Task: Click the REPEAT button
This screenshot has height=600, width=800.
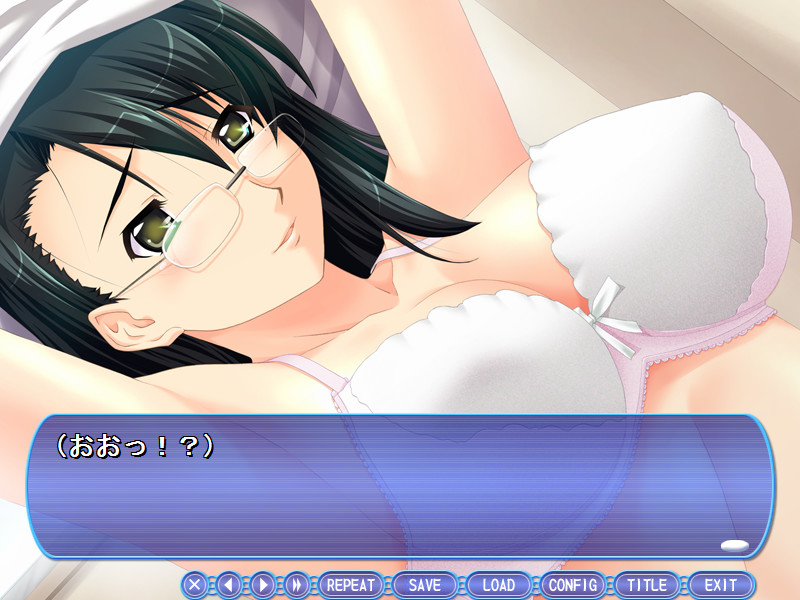Action: tap(351, 585)
